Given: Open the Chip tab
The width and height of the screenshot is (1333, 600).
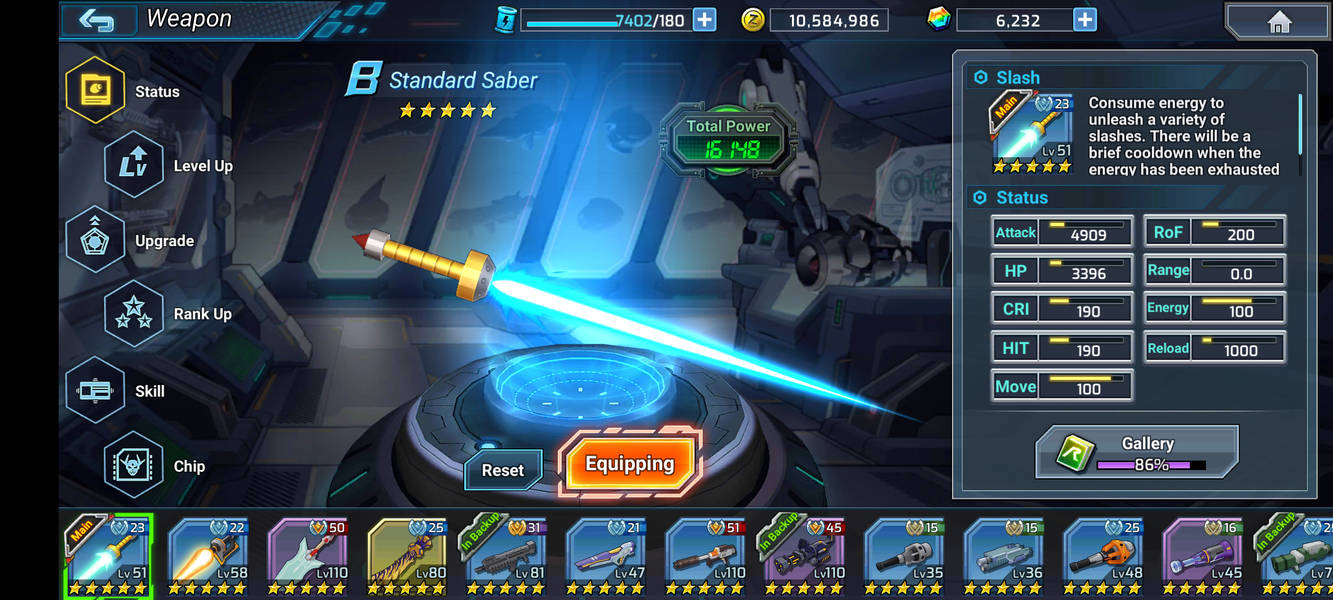Looking at the screenshot, I should [134, 465].
